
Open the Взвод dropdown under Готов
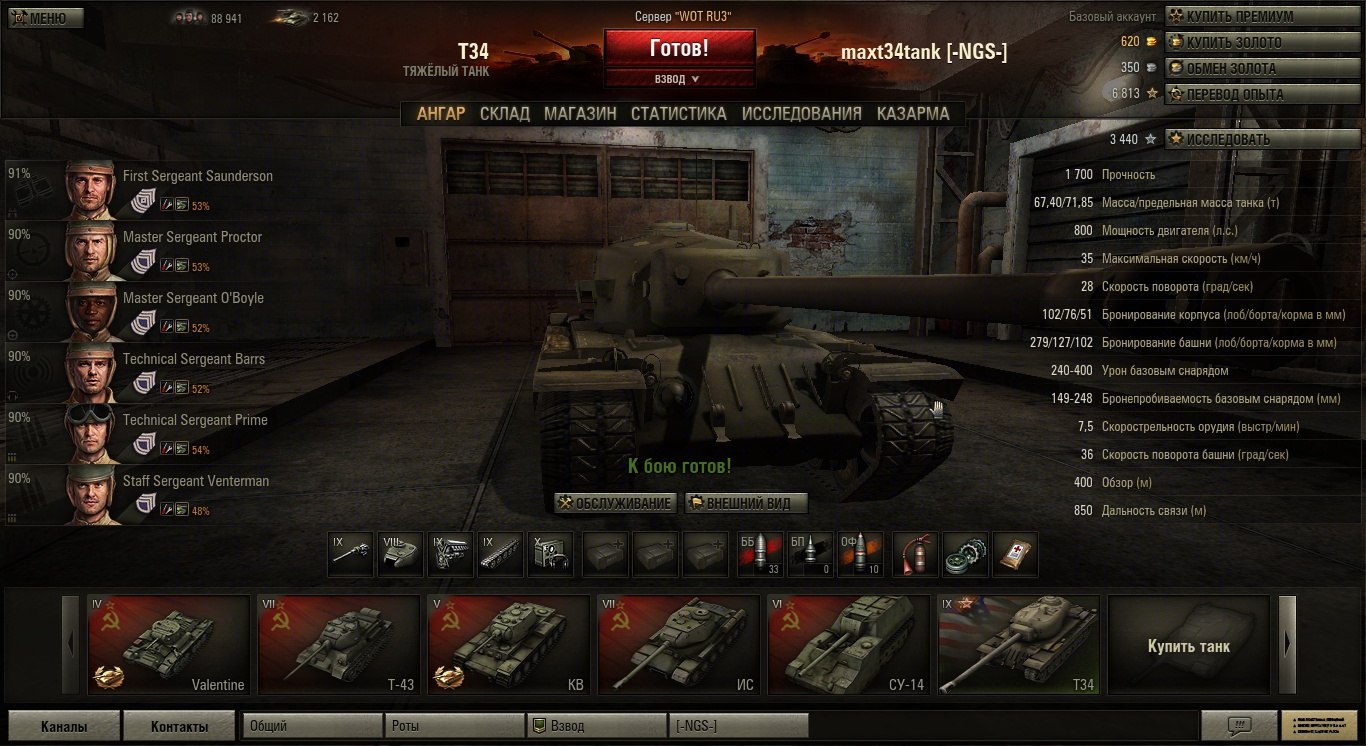coord(679,78)
